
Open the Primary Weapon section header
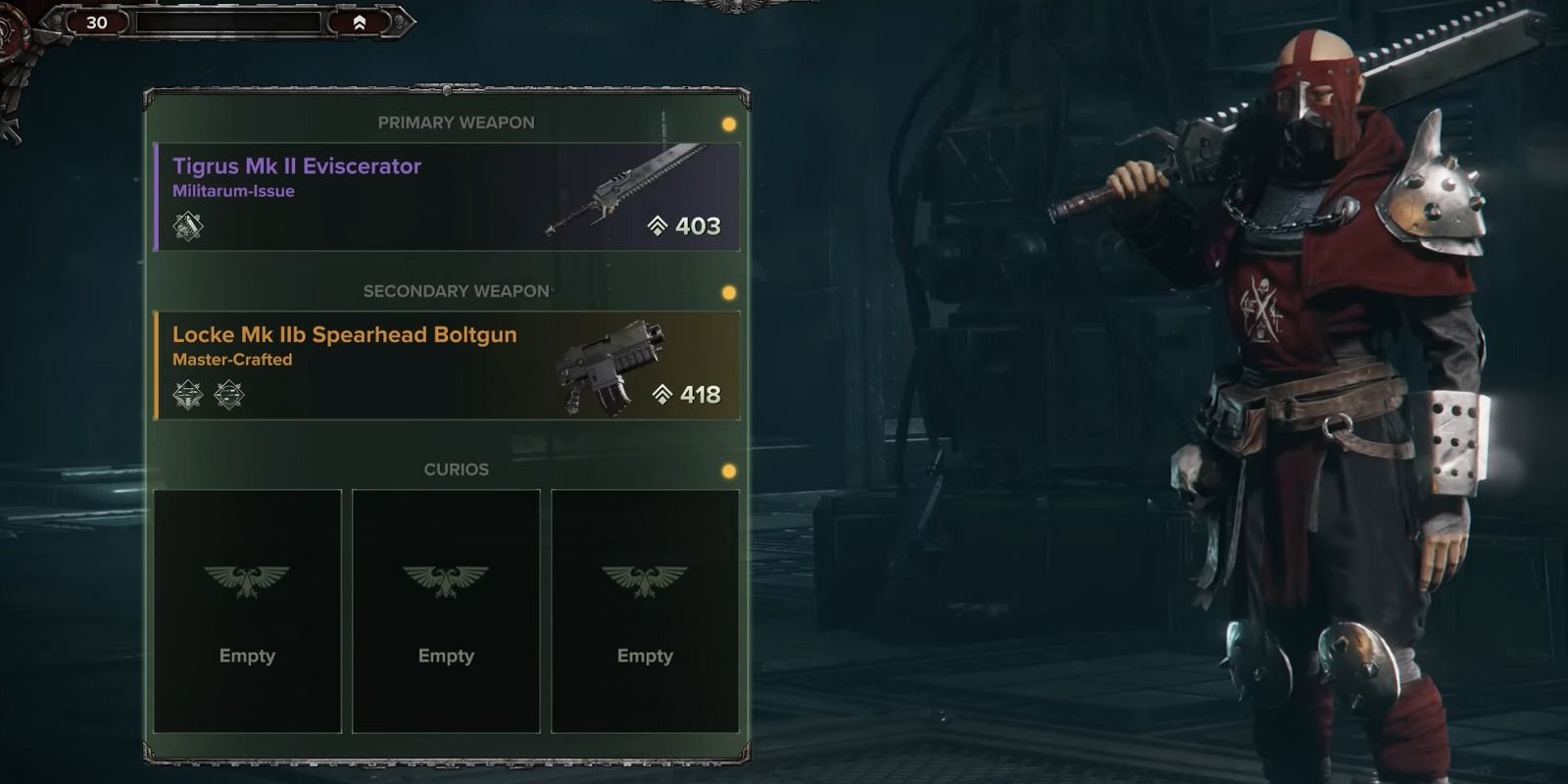455,122
